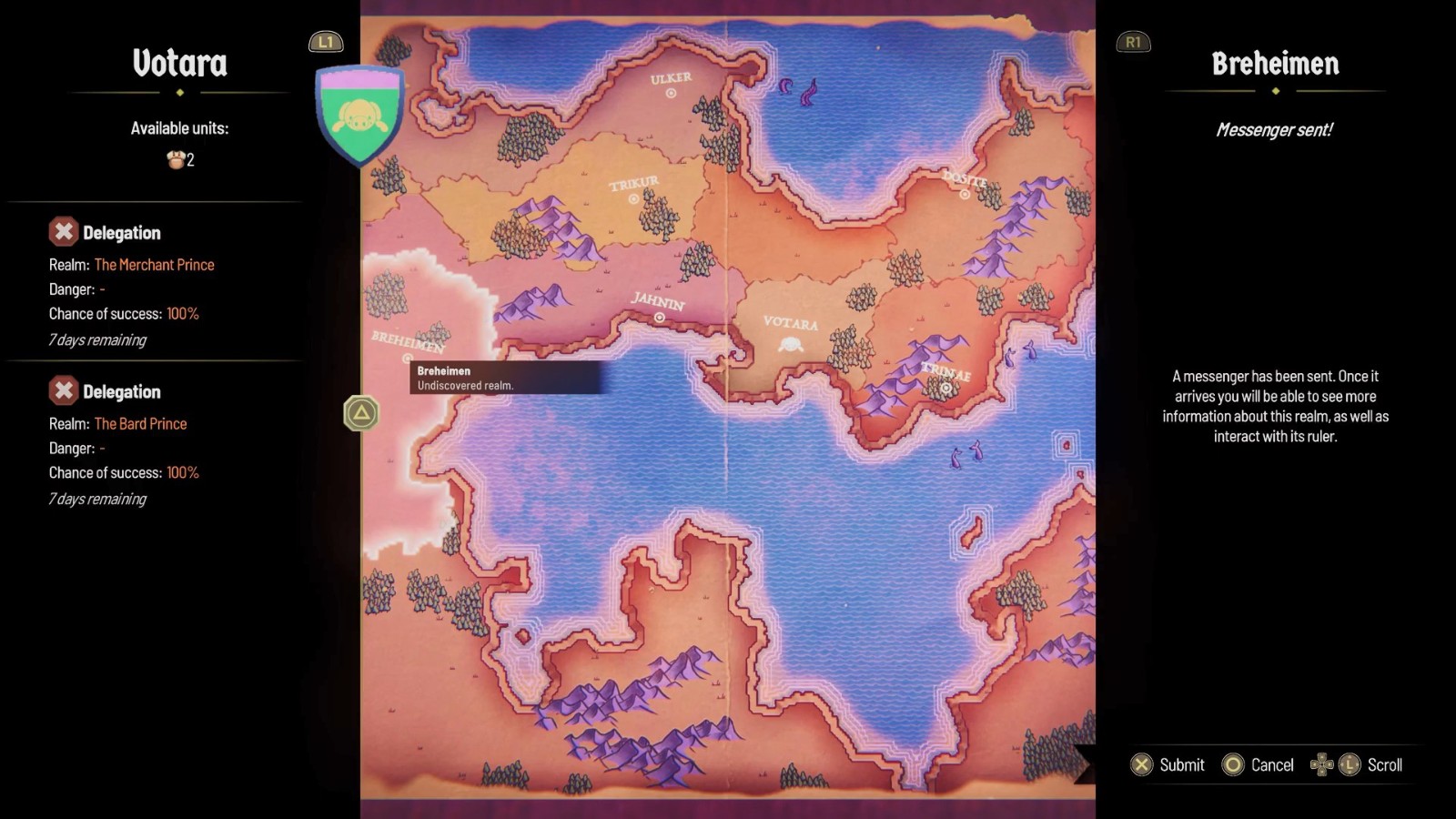Screen dimensions: 1456x819
Task: Select the Trikur realm marker
Action: coord(633,198)
